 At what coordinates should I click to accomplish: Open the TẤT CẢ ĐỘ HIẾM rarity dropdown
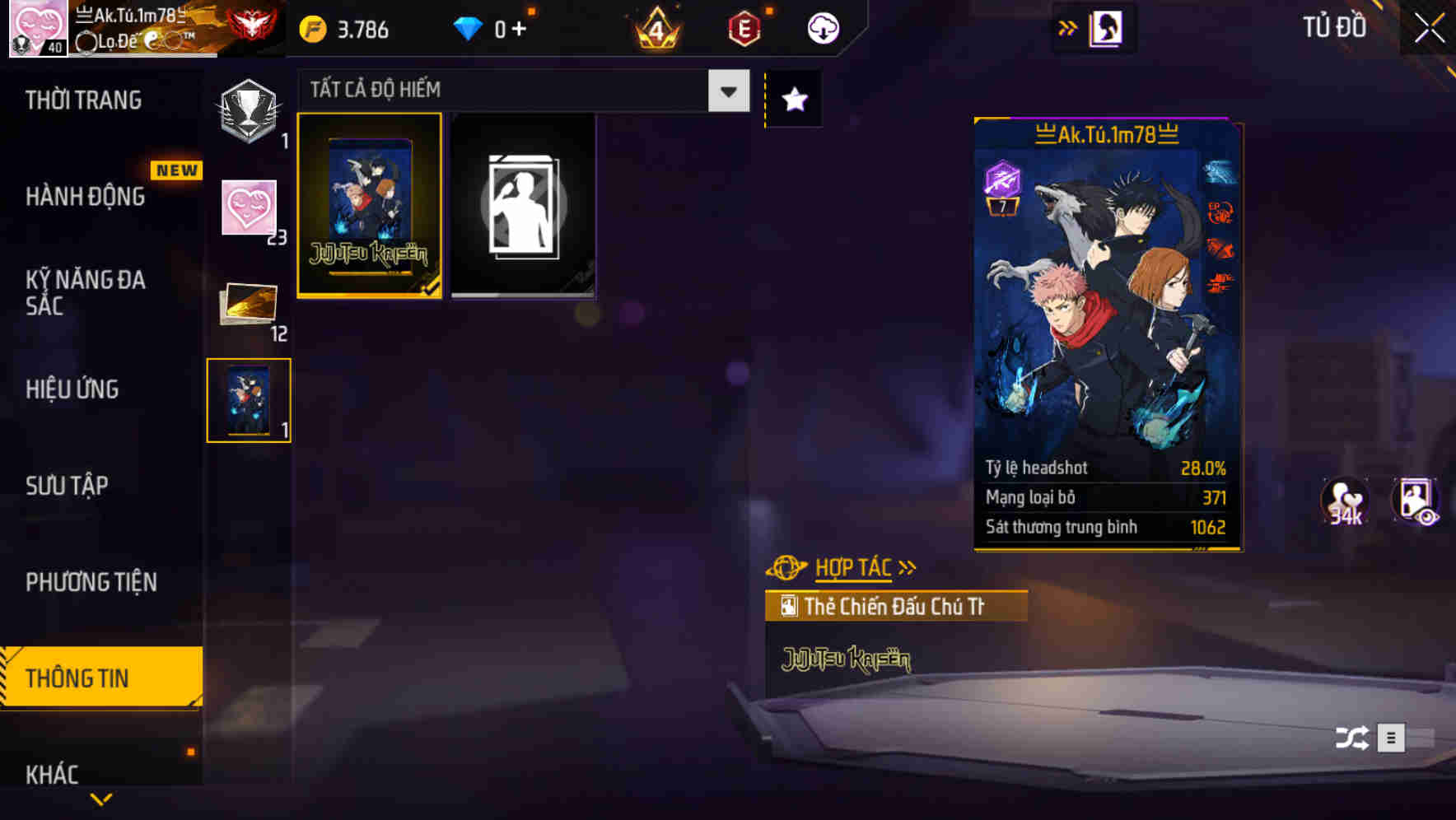point(519,89)
